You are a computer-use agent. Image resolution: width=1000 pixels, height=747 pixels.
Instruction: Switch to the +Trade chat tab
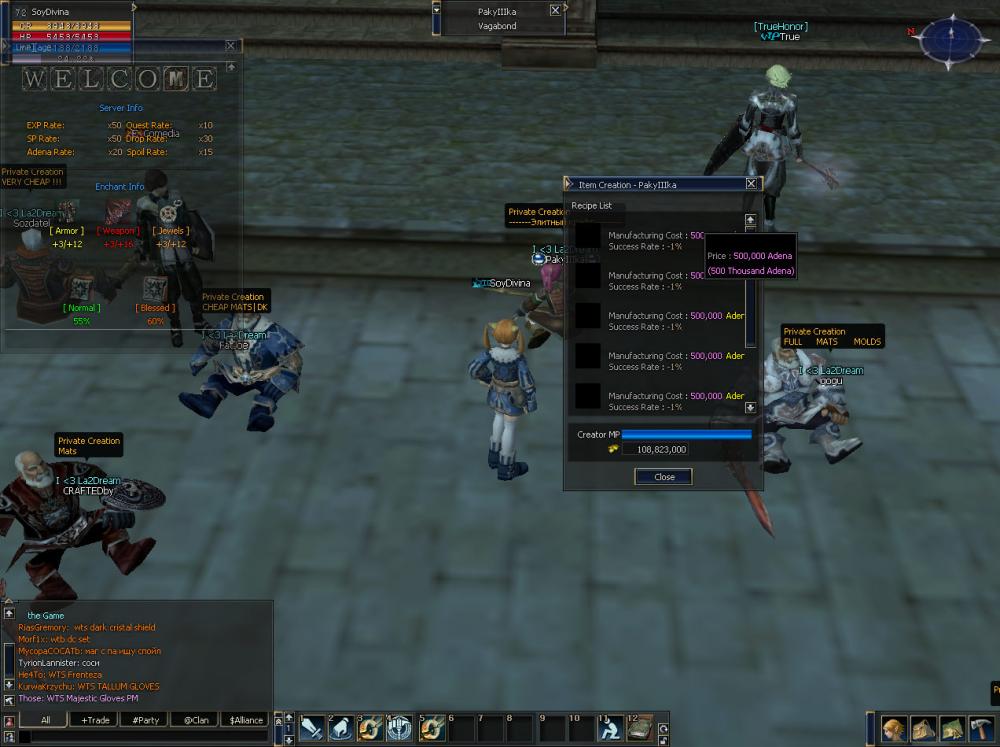[96, 720]
